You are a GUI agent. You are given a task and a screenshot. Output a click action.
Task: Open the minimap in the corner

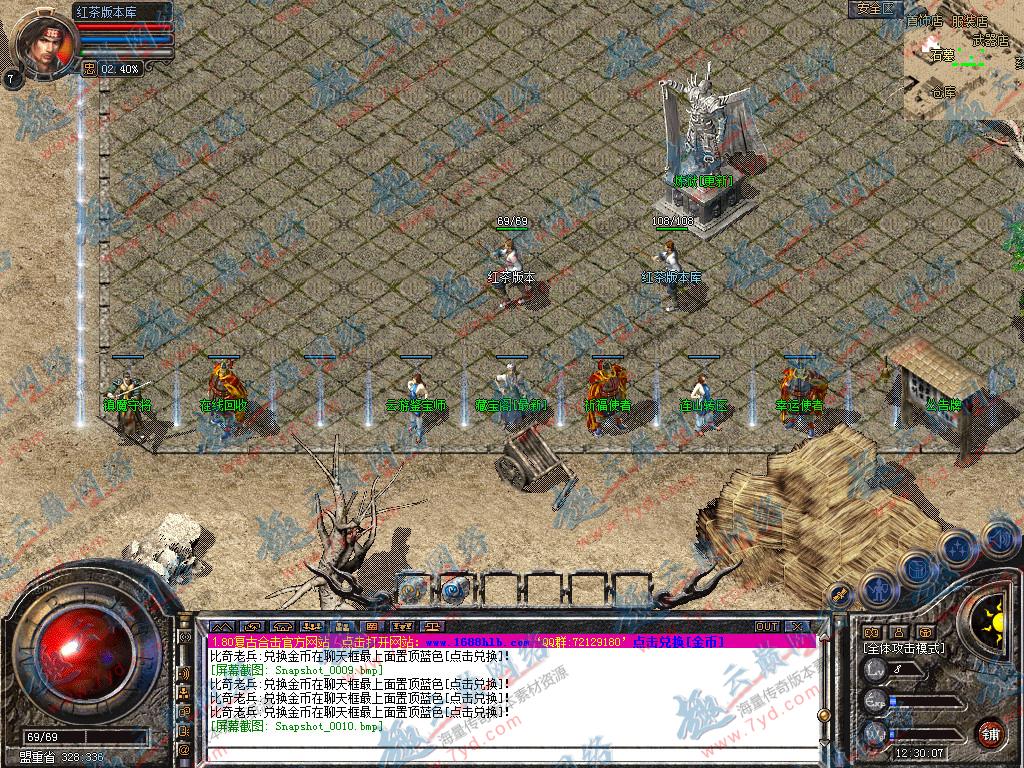click(x=963, y=60)
